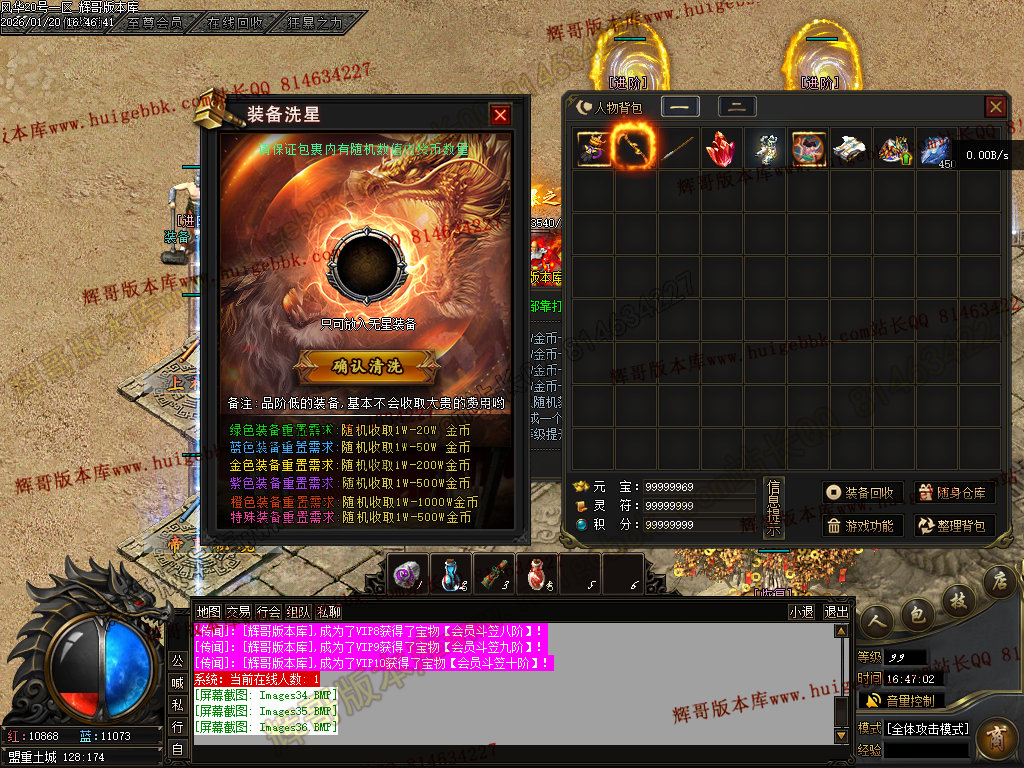Switch to bag page 一
This screenshot has height=768, width=1024.
(680, 107)
